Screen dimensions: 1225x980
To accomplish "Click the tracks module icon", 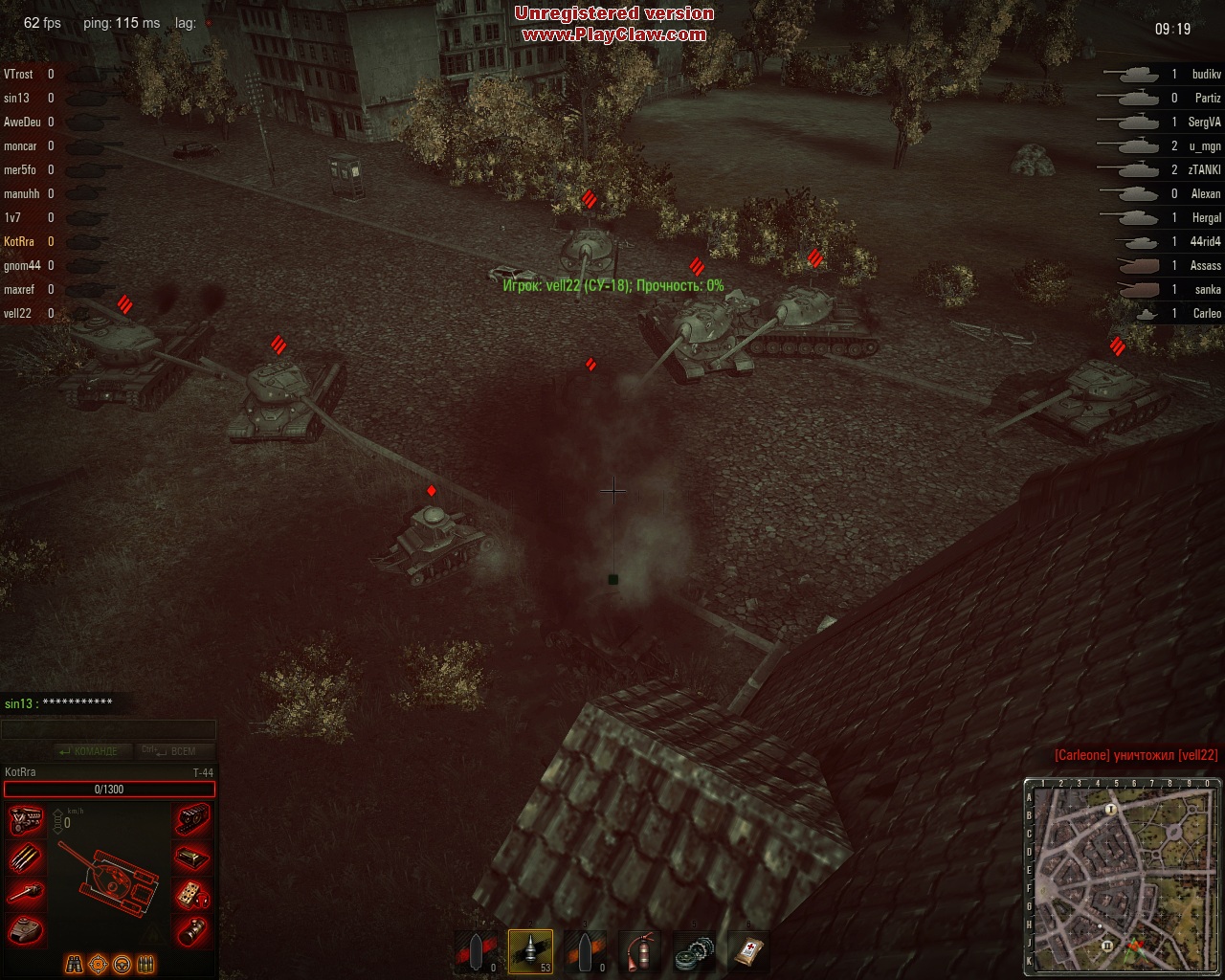I will (x=192, y=821).
